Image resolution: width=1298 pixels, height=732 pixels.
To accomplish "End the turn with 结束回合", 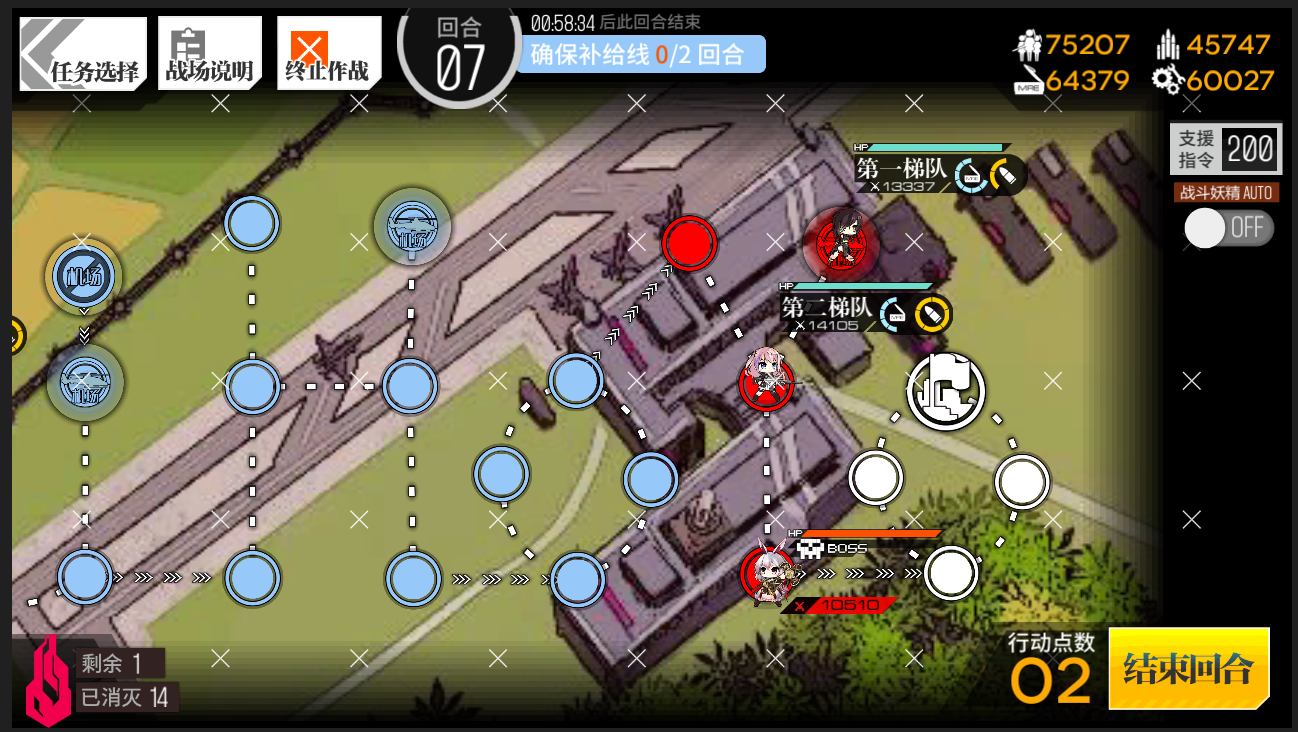I will point(1188,668).
